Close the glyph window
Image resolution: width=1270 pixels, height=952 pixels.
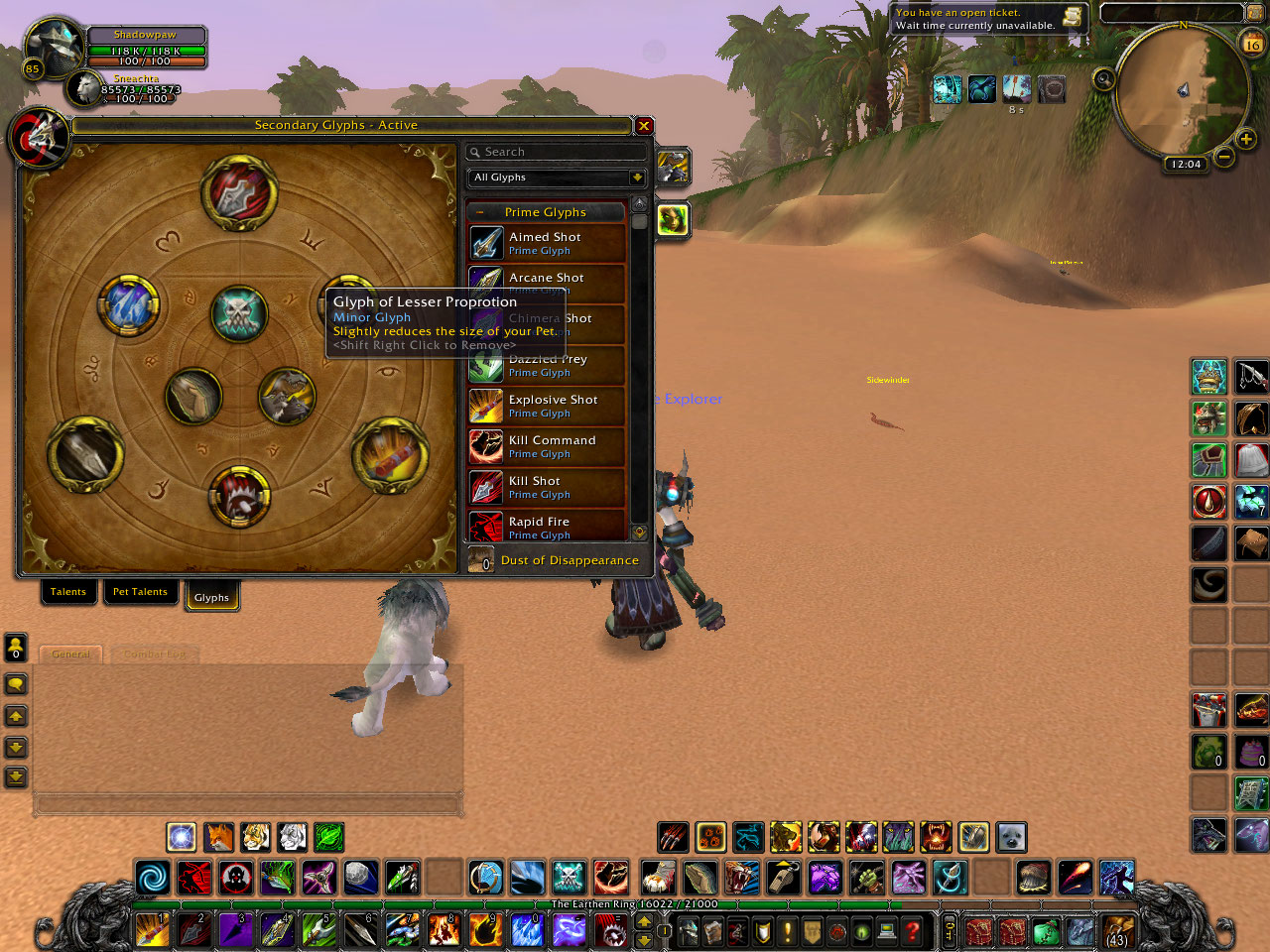click(x=644, y=126)
